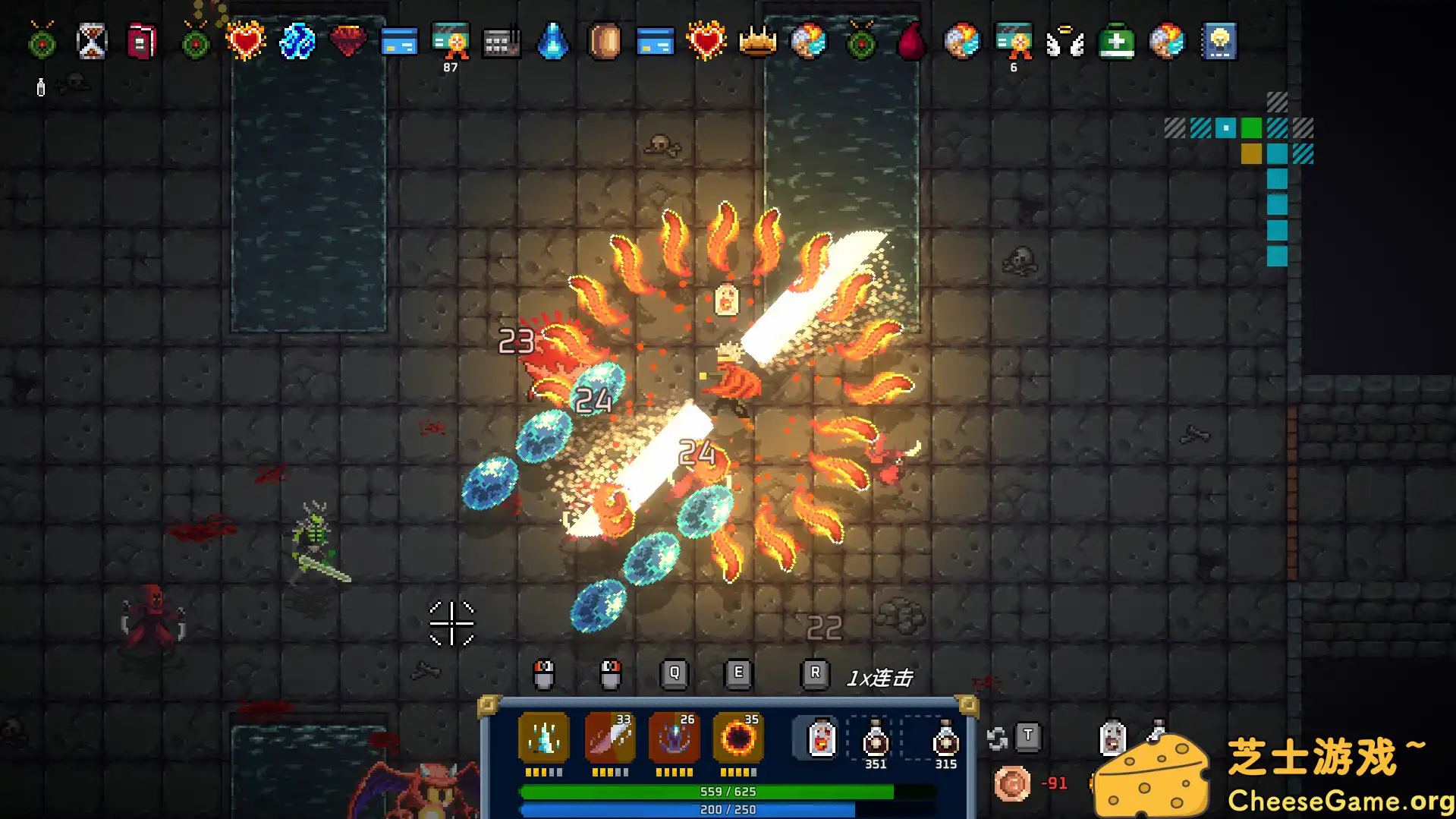Select the blue crystal buff icon
The width and height of the screenshot is (1456, 819).
[x=296, y=42]
